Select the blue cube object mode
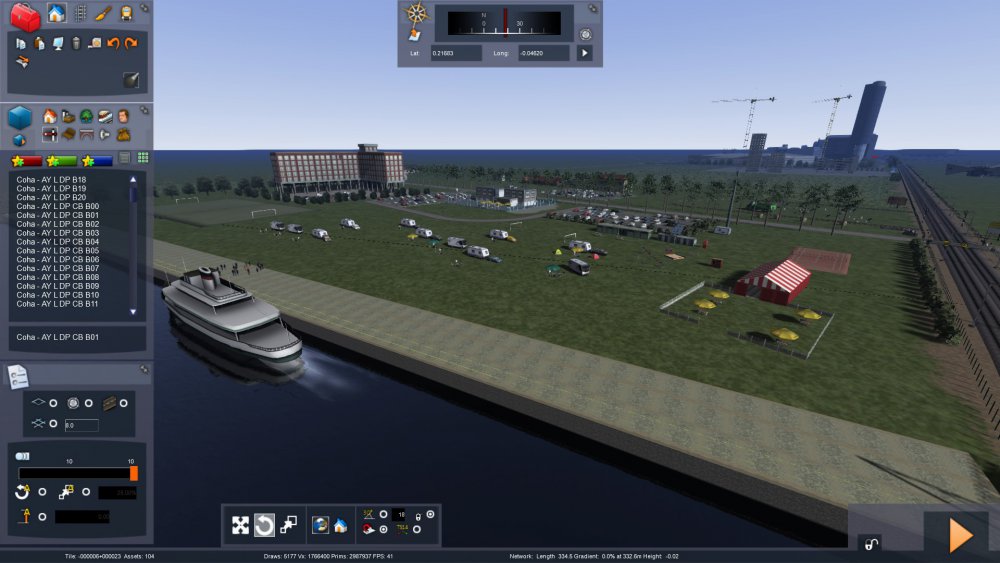 tap(20, 118)
